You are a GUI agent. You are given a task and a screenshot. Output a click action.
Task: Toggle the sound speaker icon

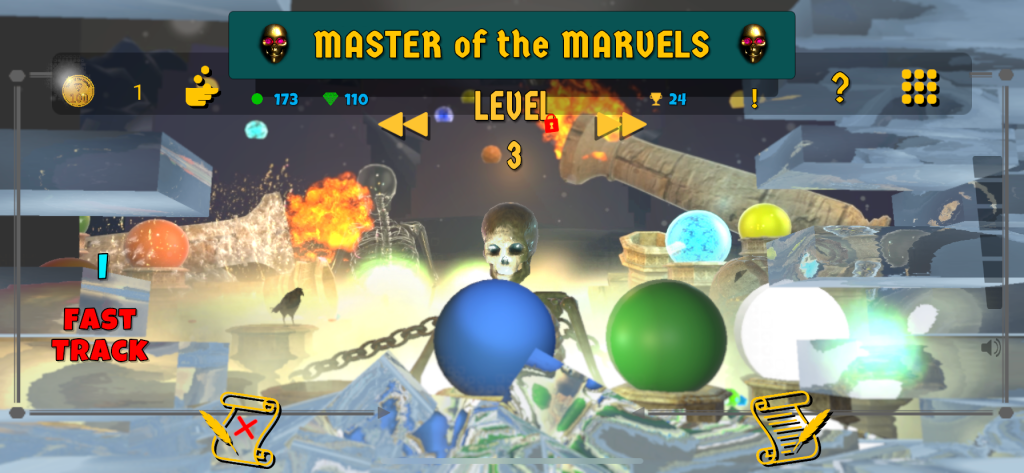pyautogui.click(x=990, y=347)
